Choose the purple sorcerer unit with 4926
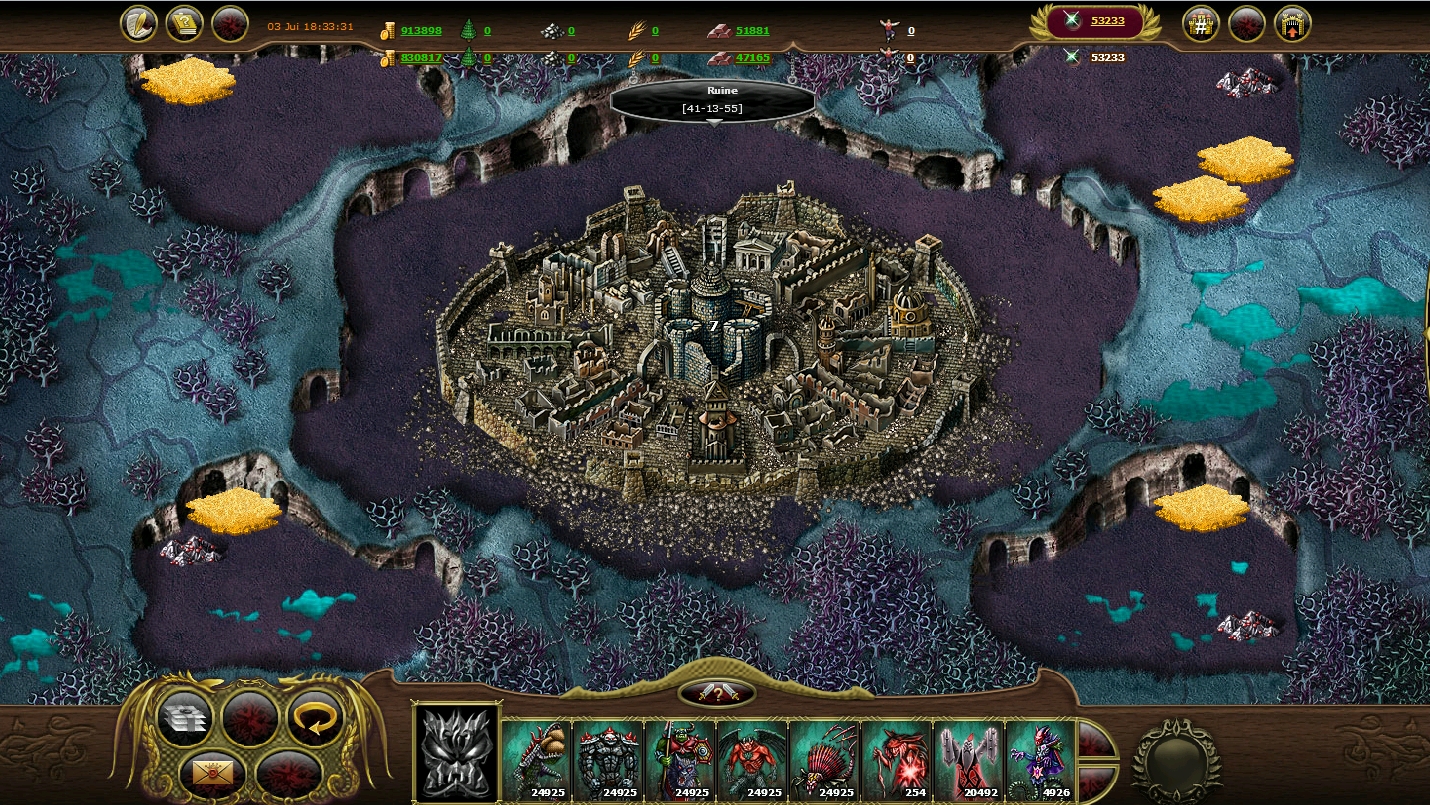Screen dimensions: 1430x805 (1041, 759)
